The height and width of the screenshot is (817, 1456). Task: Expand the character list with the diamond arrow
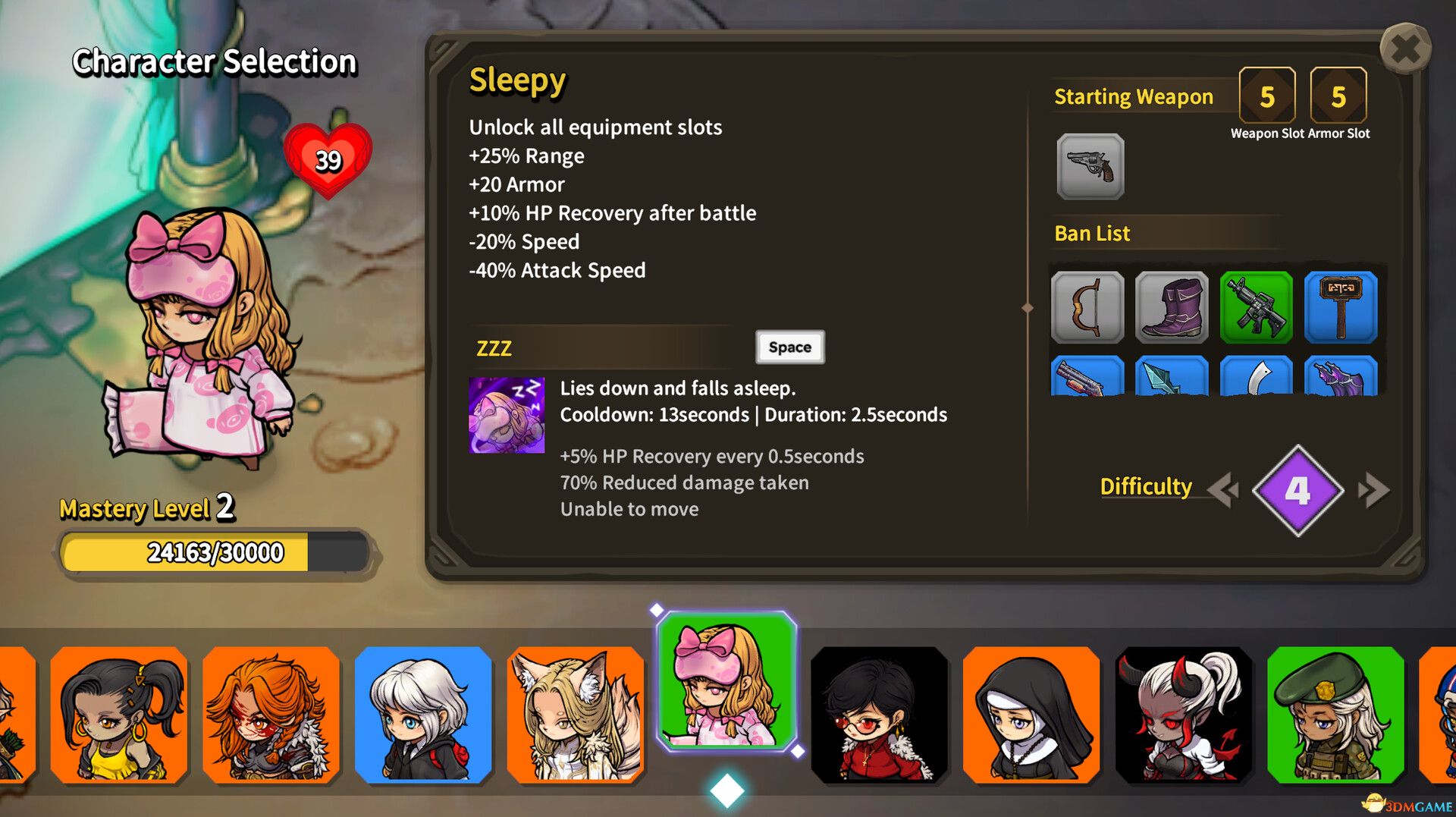726,790
